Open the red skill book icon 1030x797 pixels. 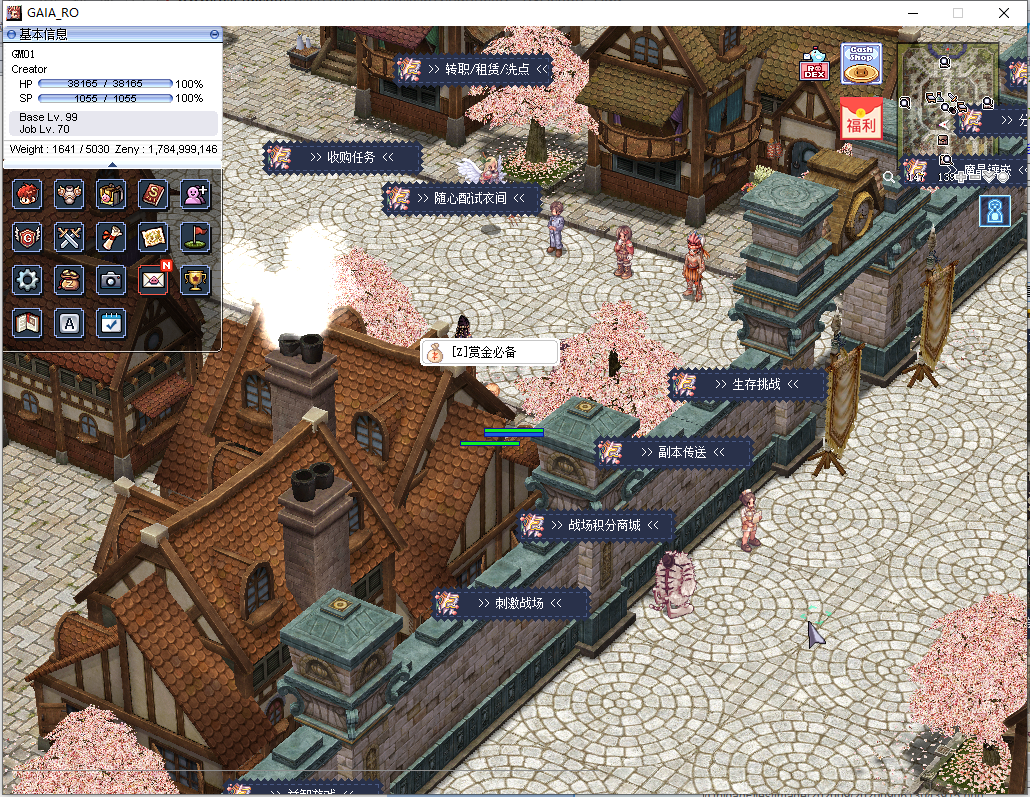click(153, 194)
